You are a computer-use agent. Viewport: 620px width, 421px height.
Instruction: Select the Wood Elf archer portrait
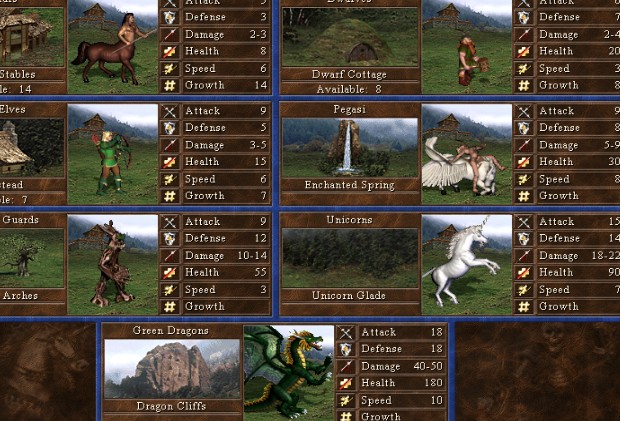click(x=112, y=154)
